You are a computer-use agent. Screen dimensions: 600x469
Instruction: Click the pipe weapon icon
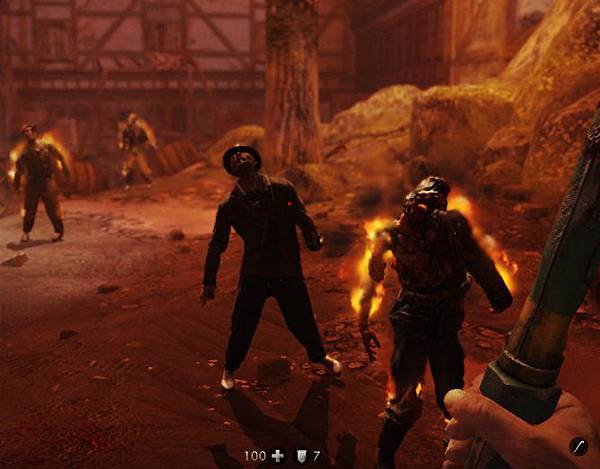point(577,445)
